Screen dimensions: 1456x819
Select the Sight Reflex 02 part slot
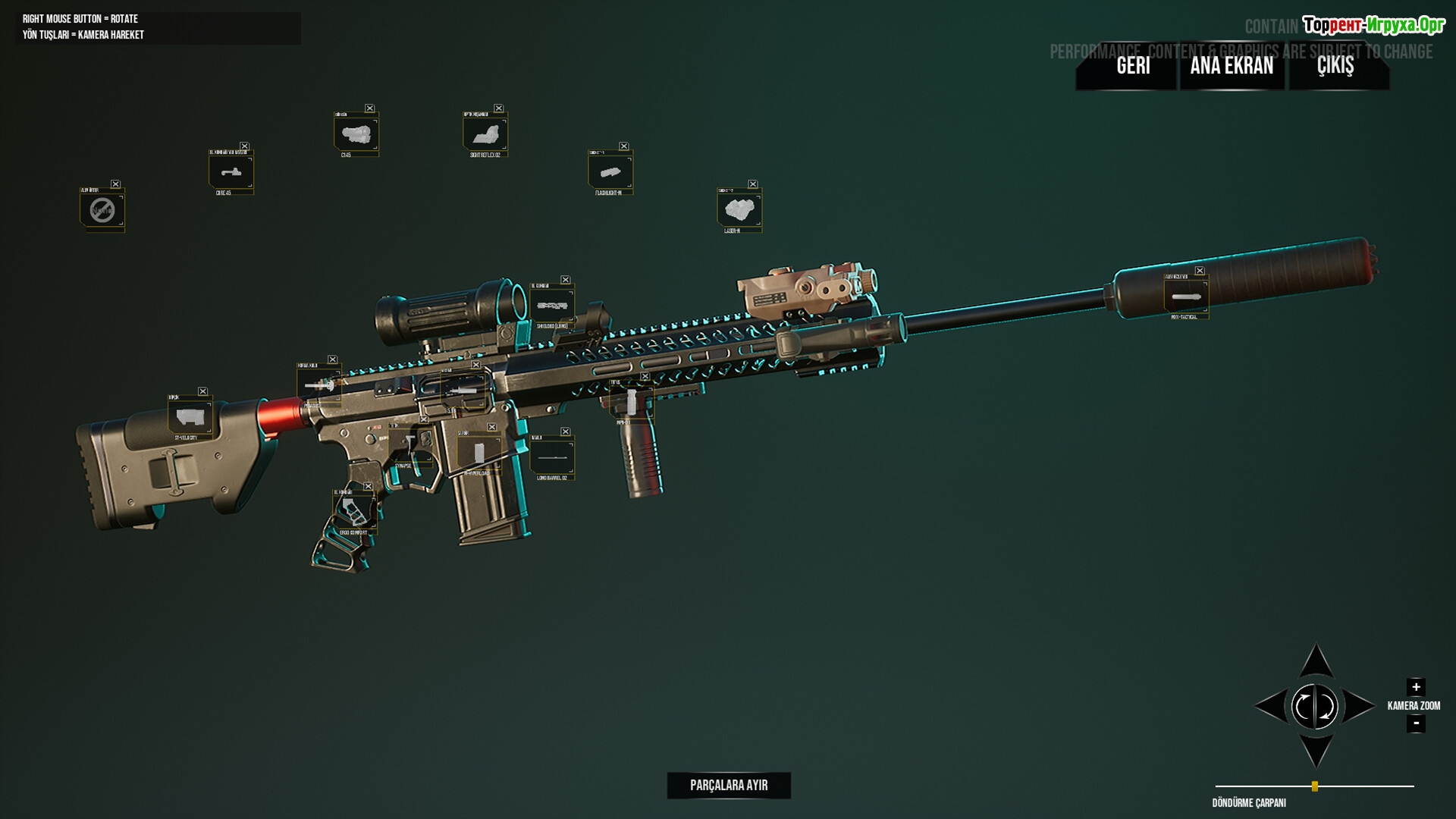tap(485, 135)
